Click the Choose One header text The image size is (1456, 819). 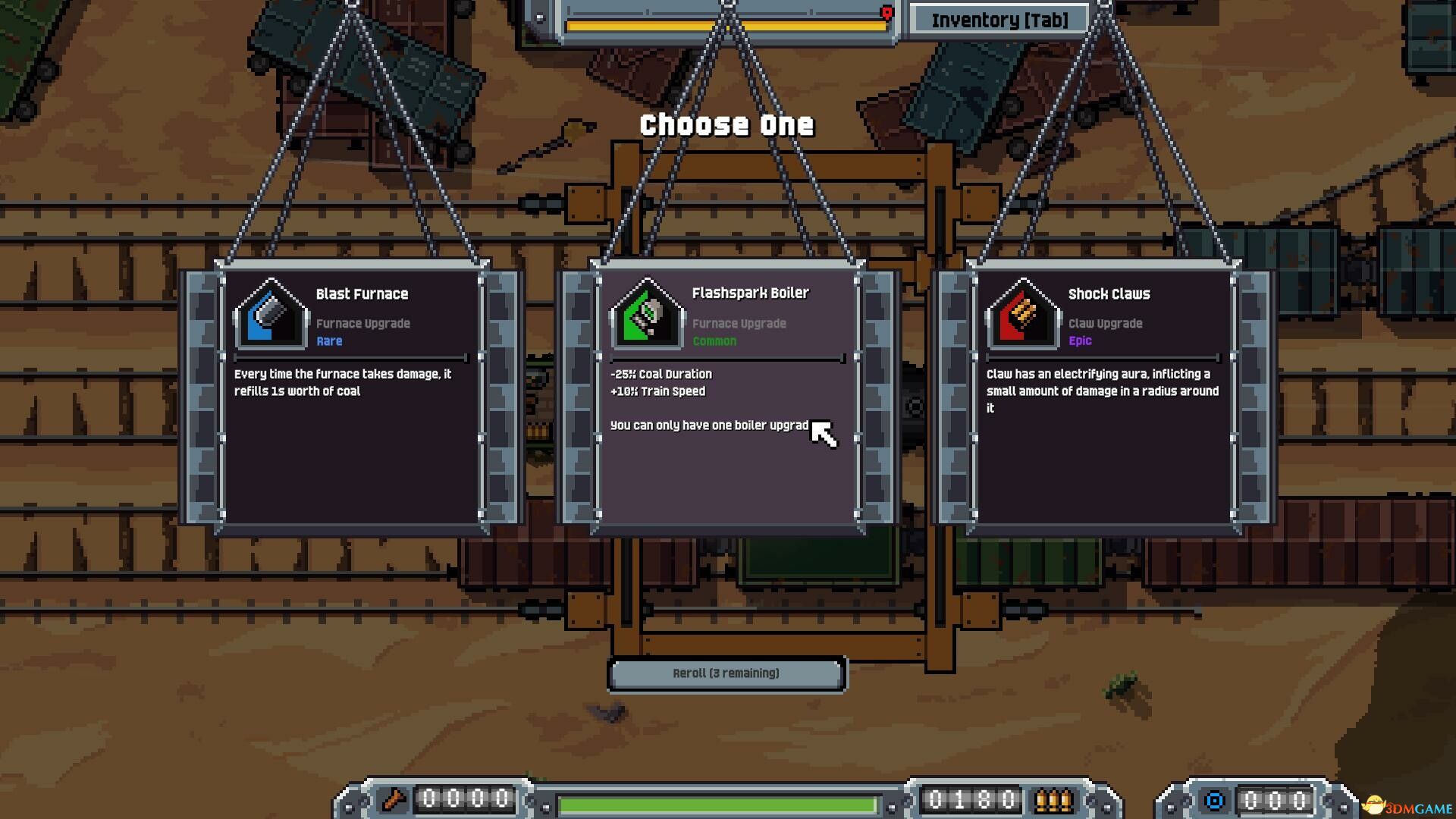click(x=726, y=124)
